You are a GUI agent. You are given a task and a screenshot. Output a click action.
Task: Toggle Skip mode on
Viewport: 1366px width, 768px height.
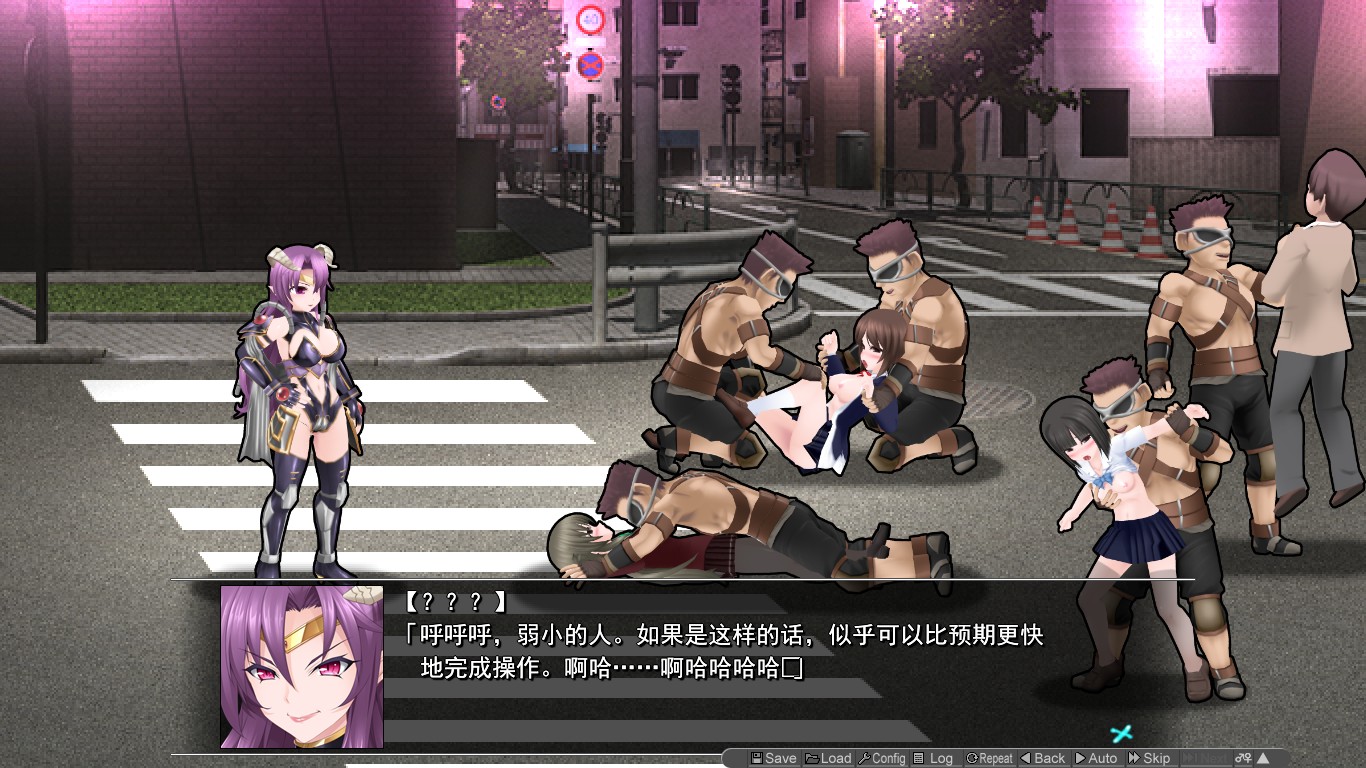pyautogui.click(x=1152, y=757)
